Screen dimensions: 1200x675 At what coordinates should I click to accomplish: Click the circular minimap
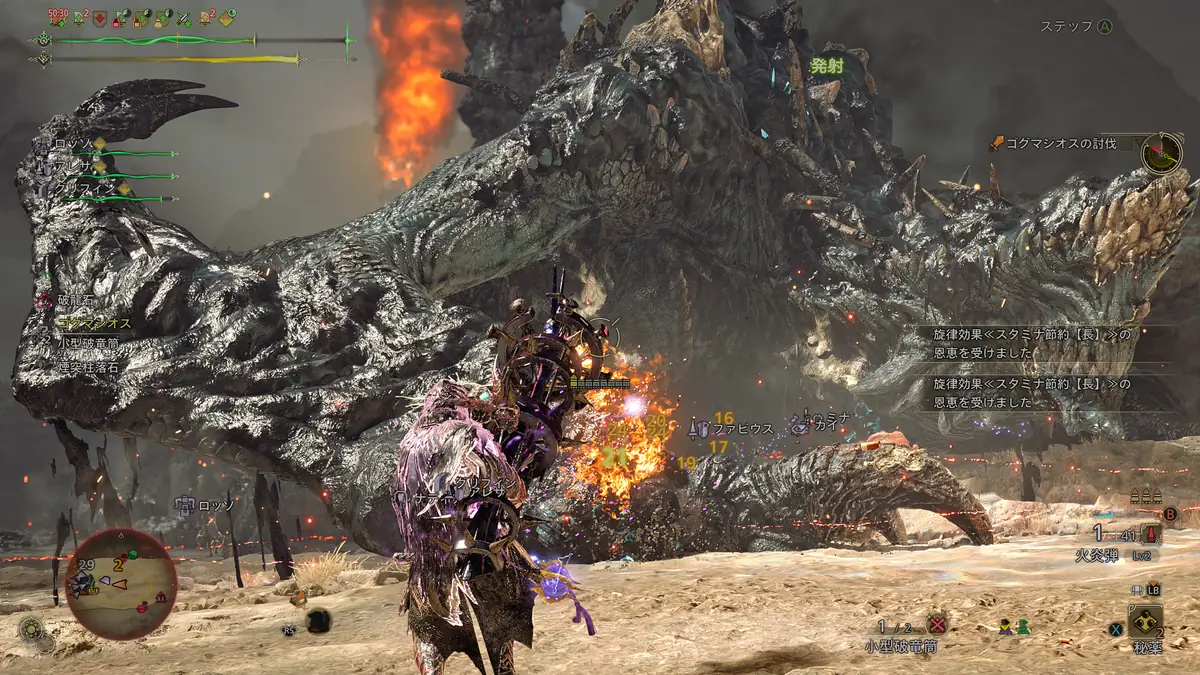[x=120, y=584]
